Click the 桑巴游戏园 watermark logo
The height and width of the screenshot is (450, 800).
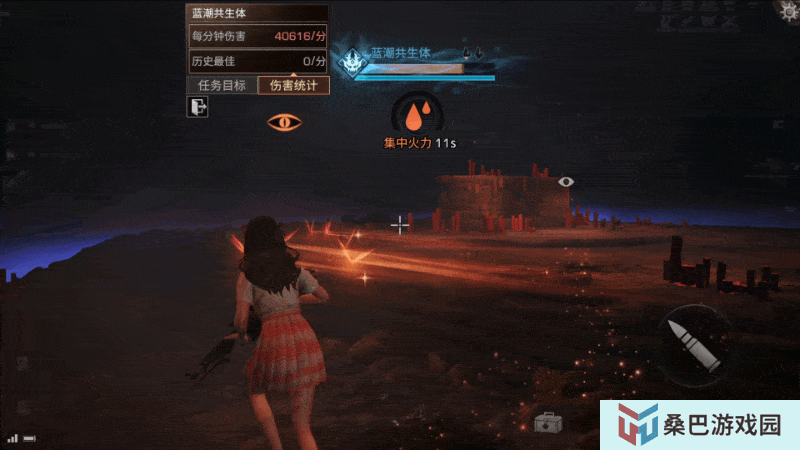coord(699,425)
